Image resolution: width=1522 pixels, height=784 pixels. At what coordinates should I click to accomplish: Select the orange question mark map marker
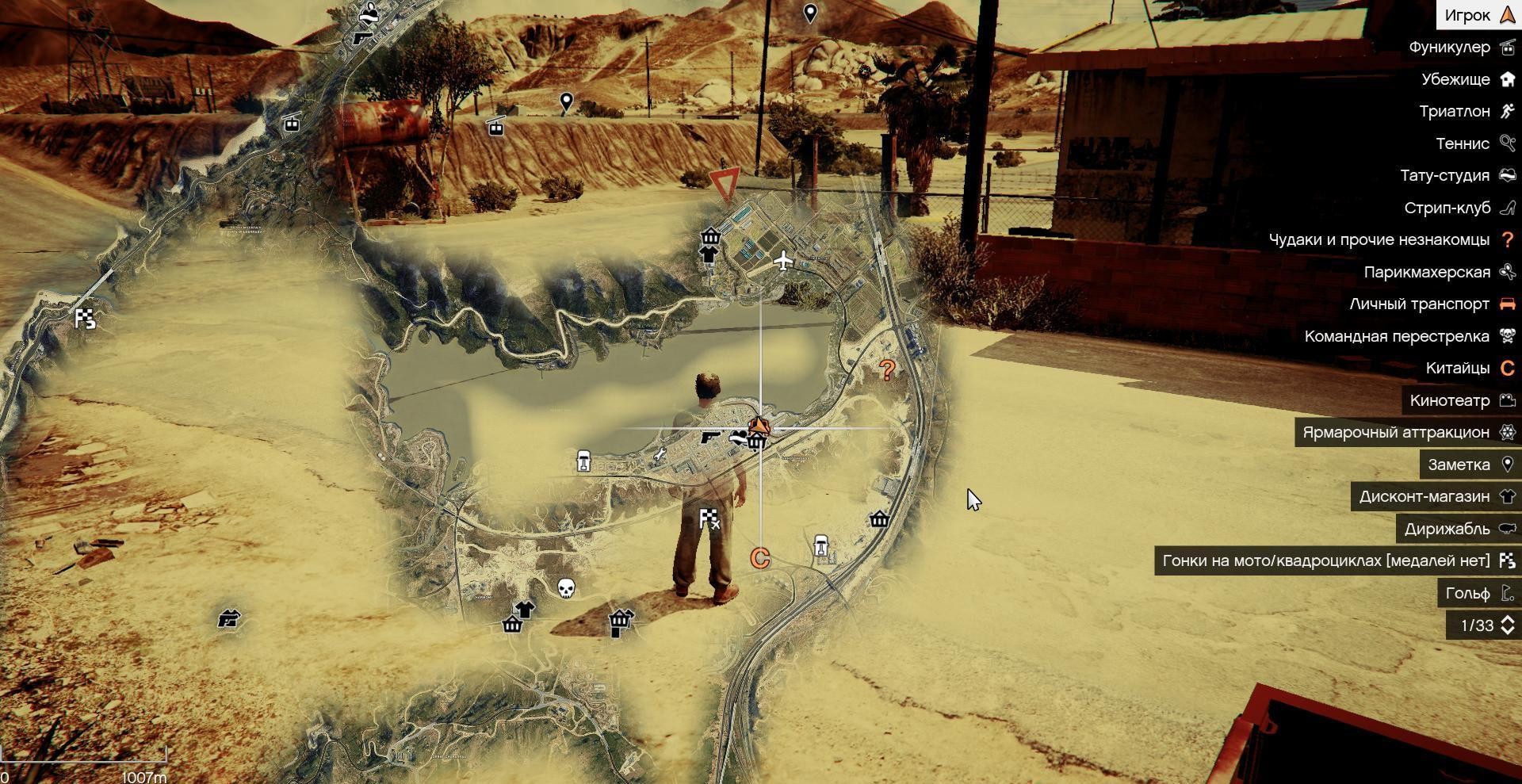(888, 369)
